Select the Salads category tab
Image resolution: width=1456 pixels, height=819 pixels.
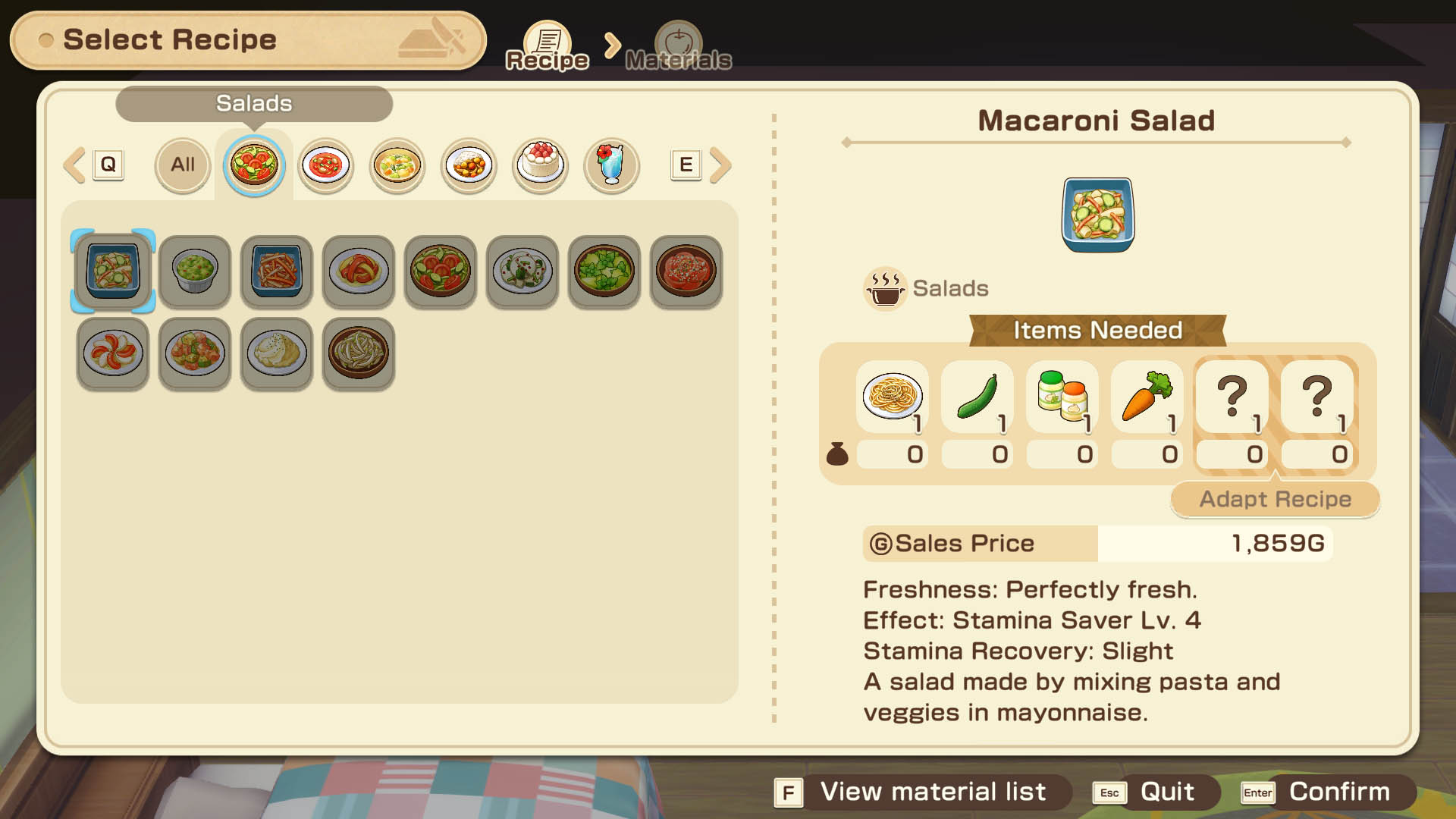click(254, 165)
